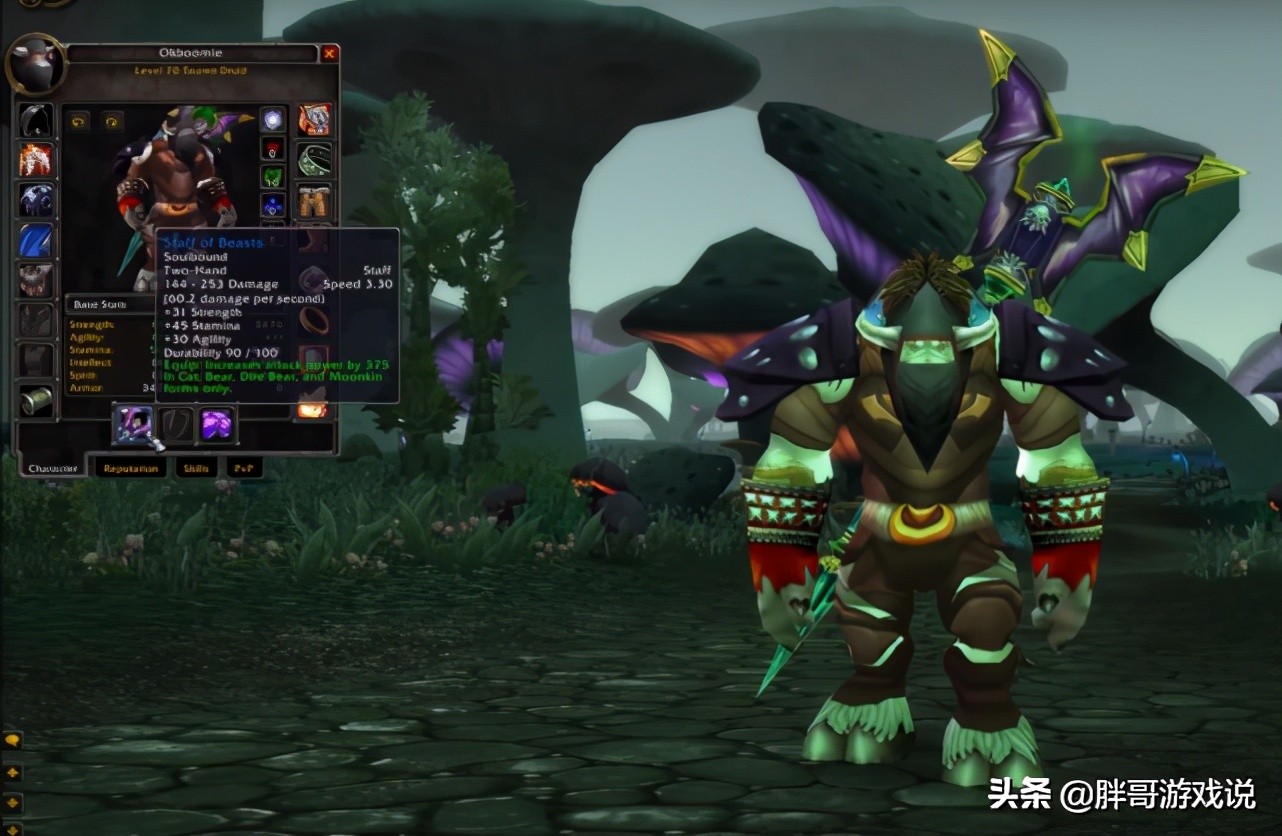Rotate the character model right
Viewport: 1282px width, 836px height.
(x=111, y=121)
